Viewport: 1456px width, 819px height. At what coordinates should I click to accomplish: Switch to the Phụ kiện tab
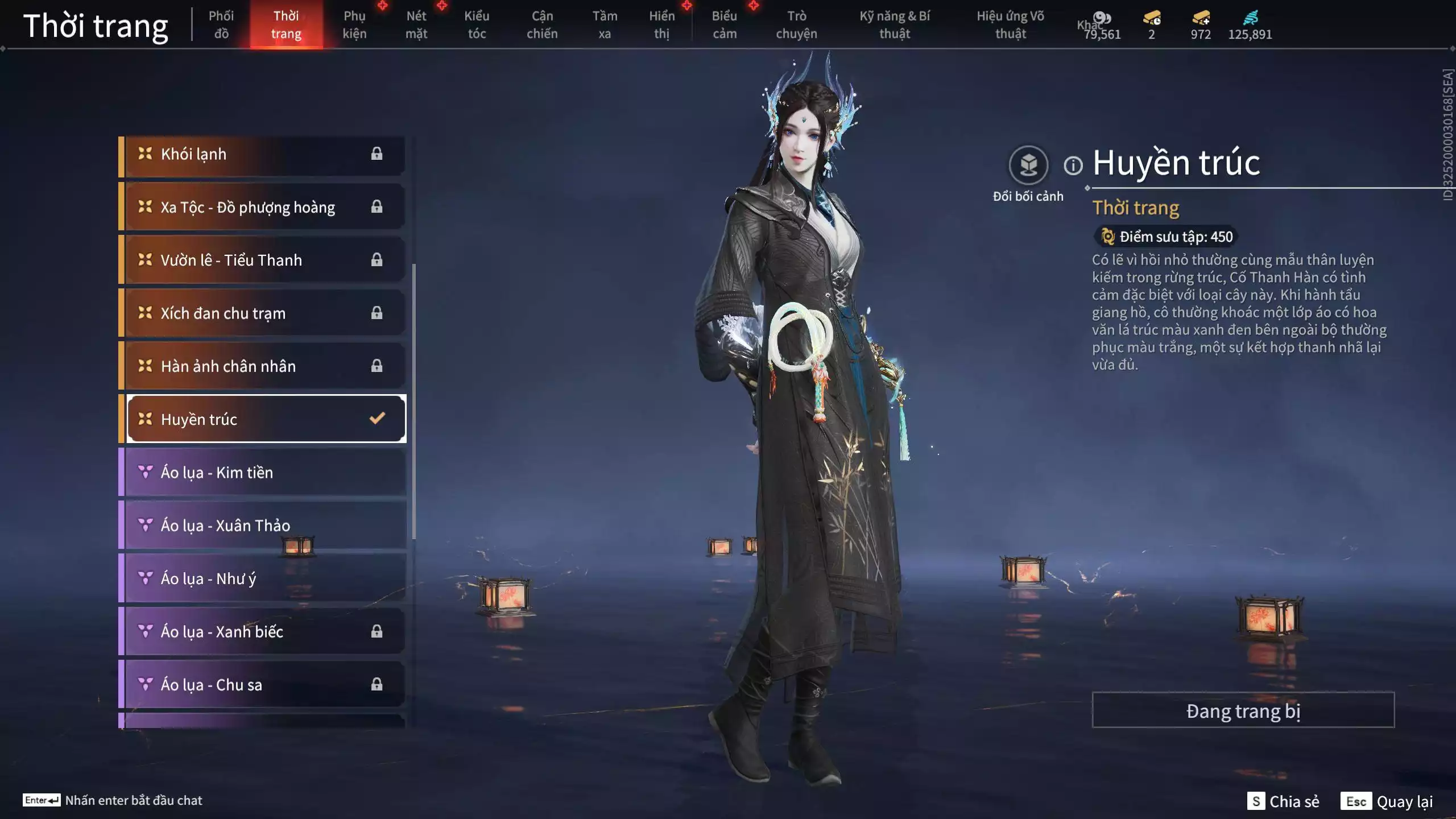354,24
